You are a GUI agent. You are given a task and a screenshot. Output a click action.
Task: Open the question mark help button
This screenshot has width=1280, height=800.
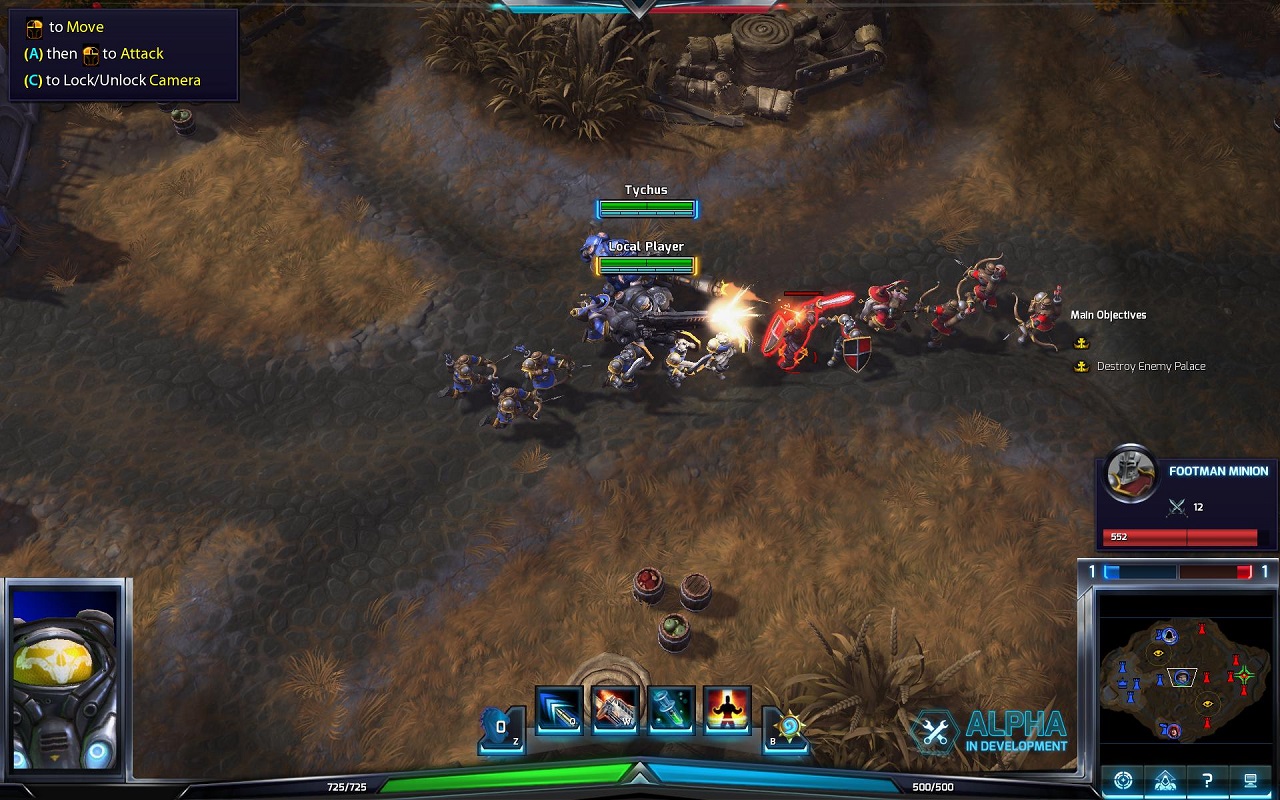click(1207, 780)
